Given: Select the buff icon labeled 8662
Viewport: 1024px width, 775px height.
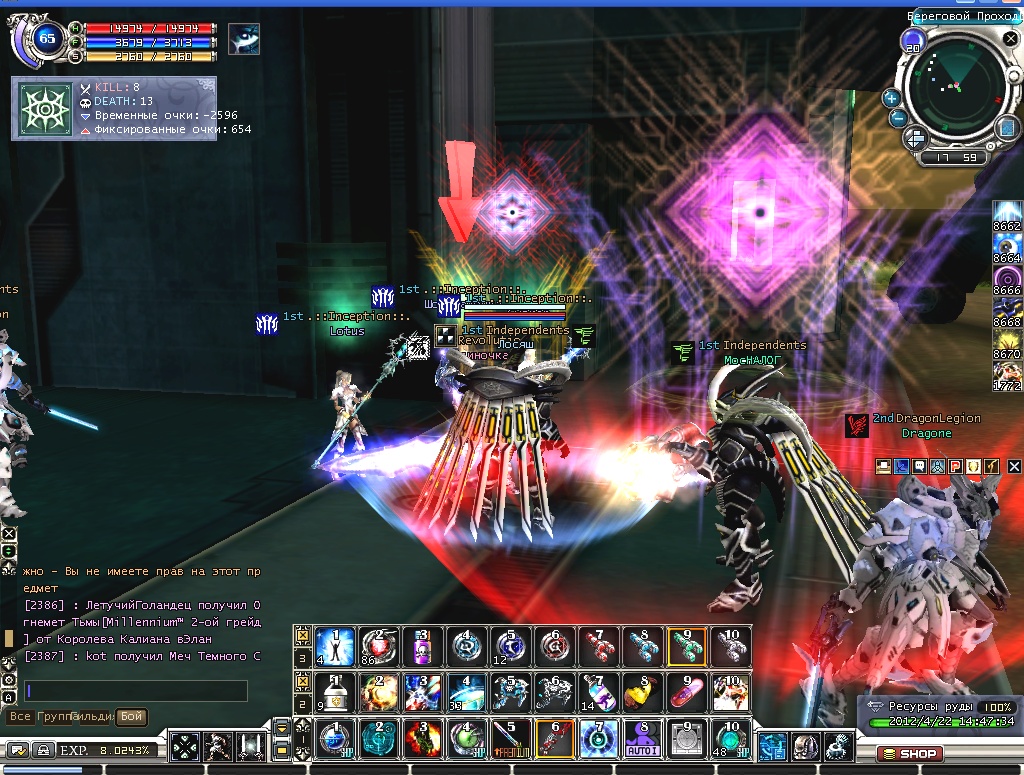Looking at the screenshot, I should (1007, 213).
